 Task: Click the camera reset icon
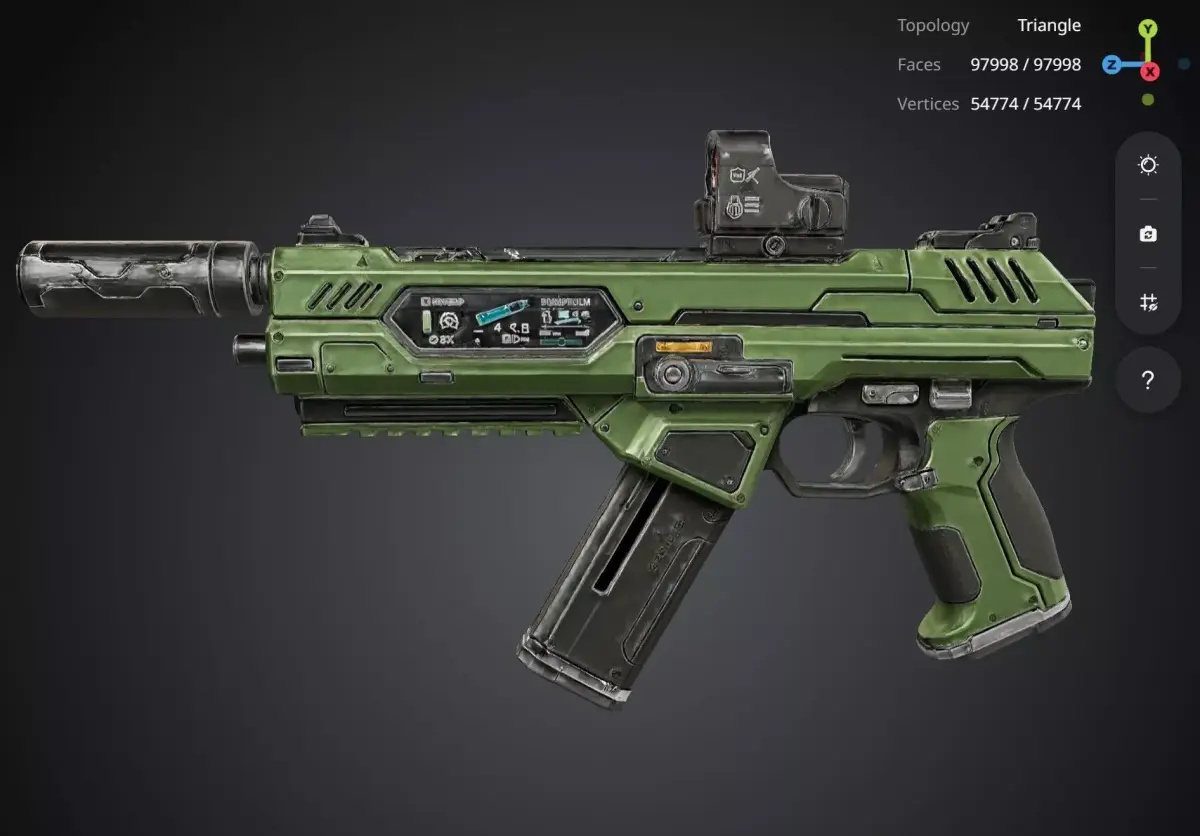tap(1148, 234)
